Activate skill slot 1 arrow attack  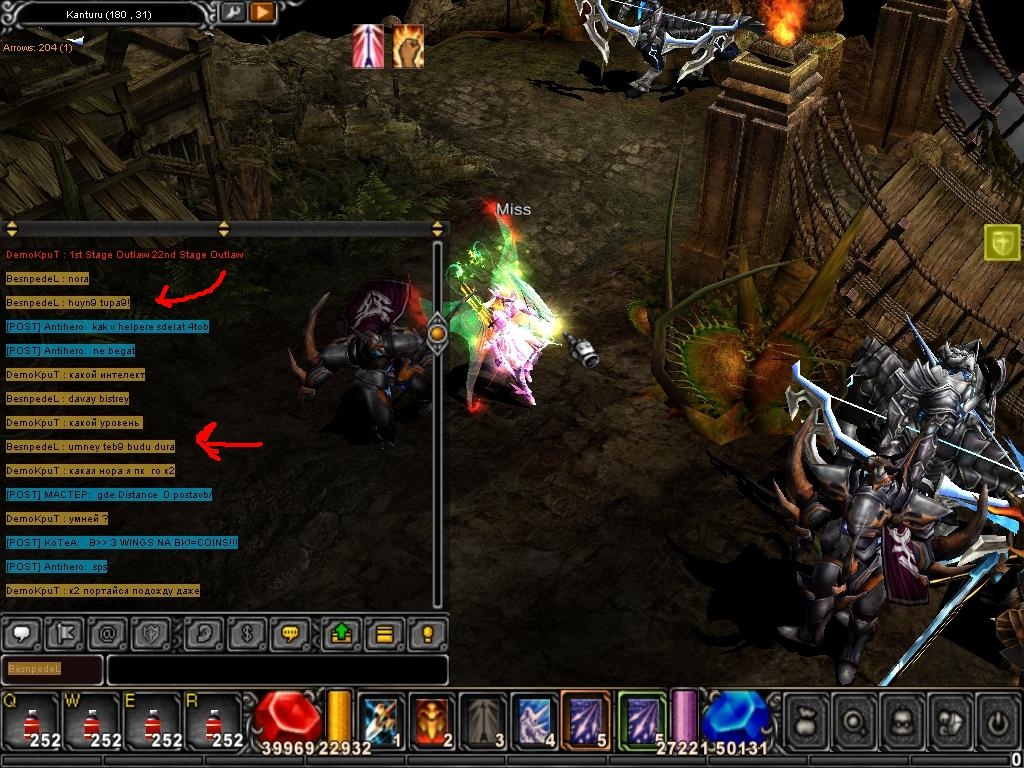click(381, 721)
